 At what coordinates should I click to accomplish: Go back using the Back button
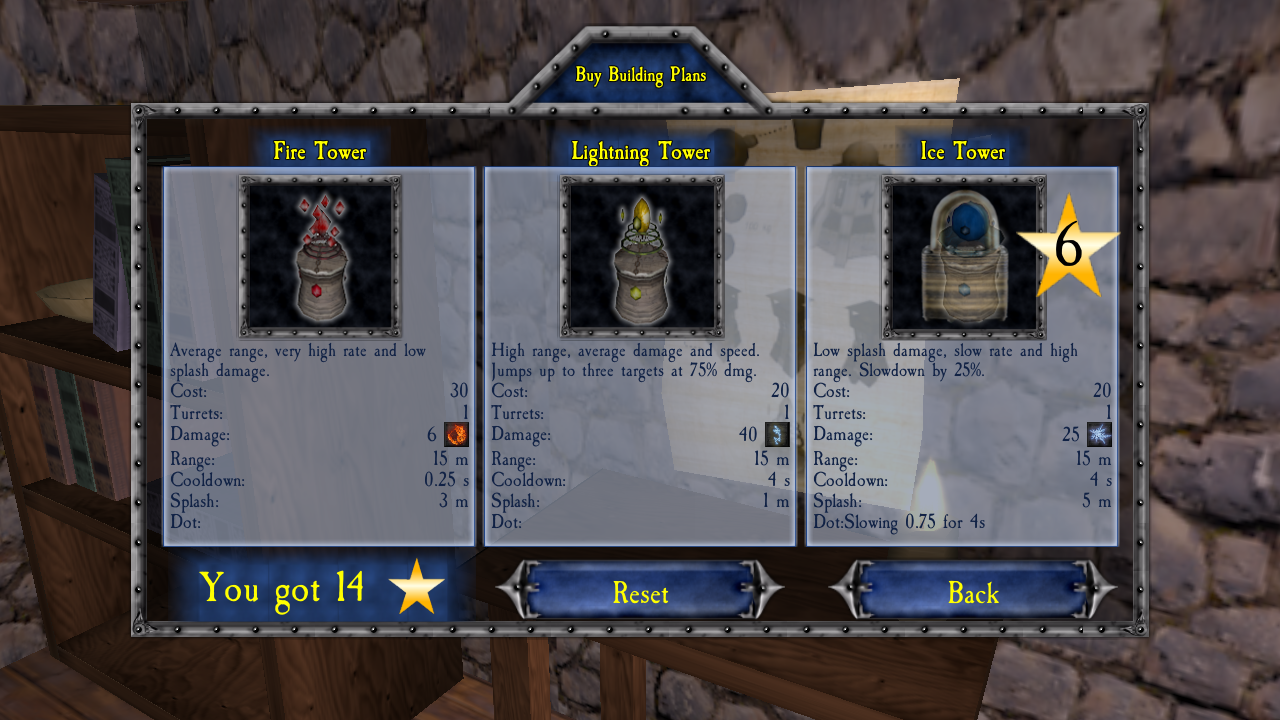tap(973, 593)
